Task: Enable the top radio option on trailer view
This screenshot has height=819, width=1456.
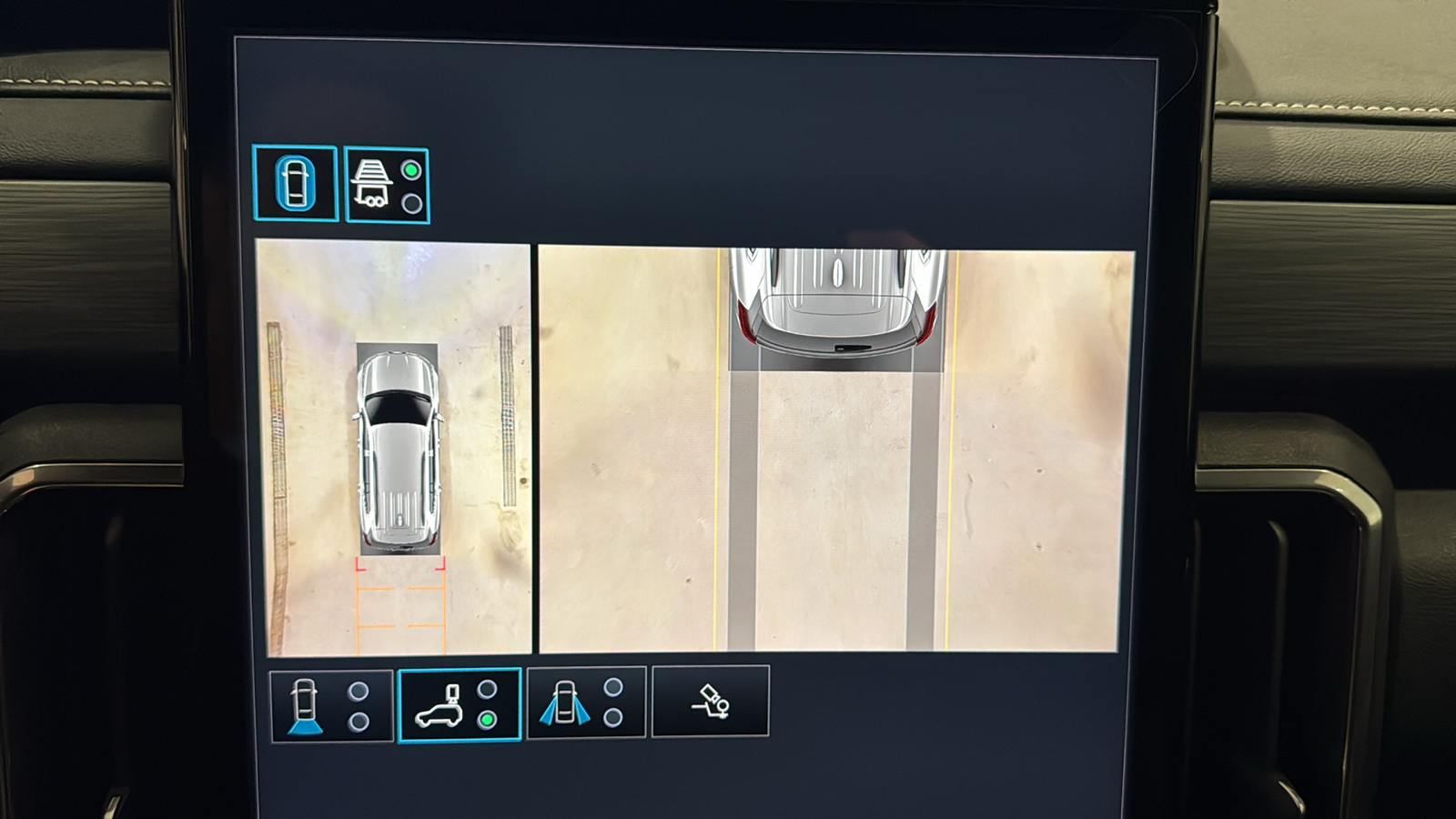Action: 409,169
